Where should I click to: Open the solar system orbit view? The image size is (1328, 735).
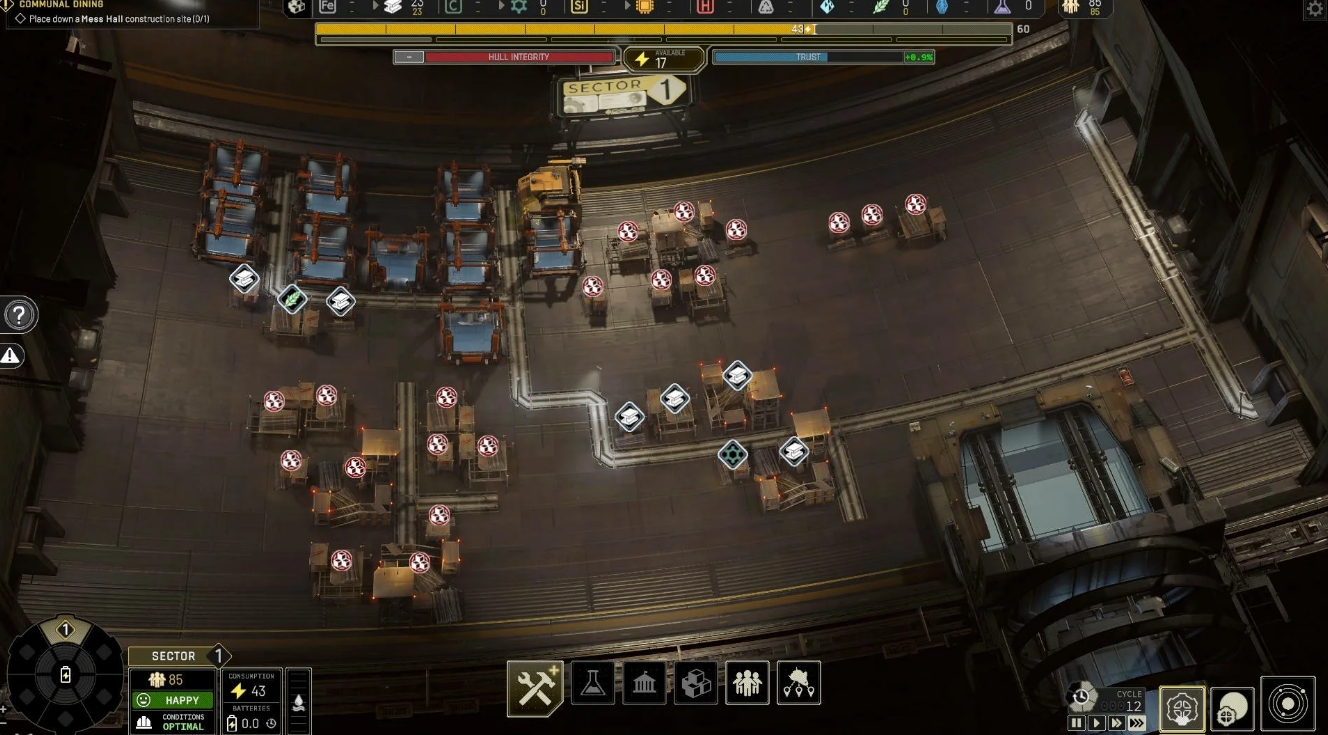1288,704
